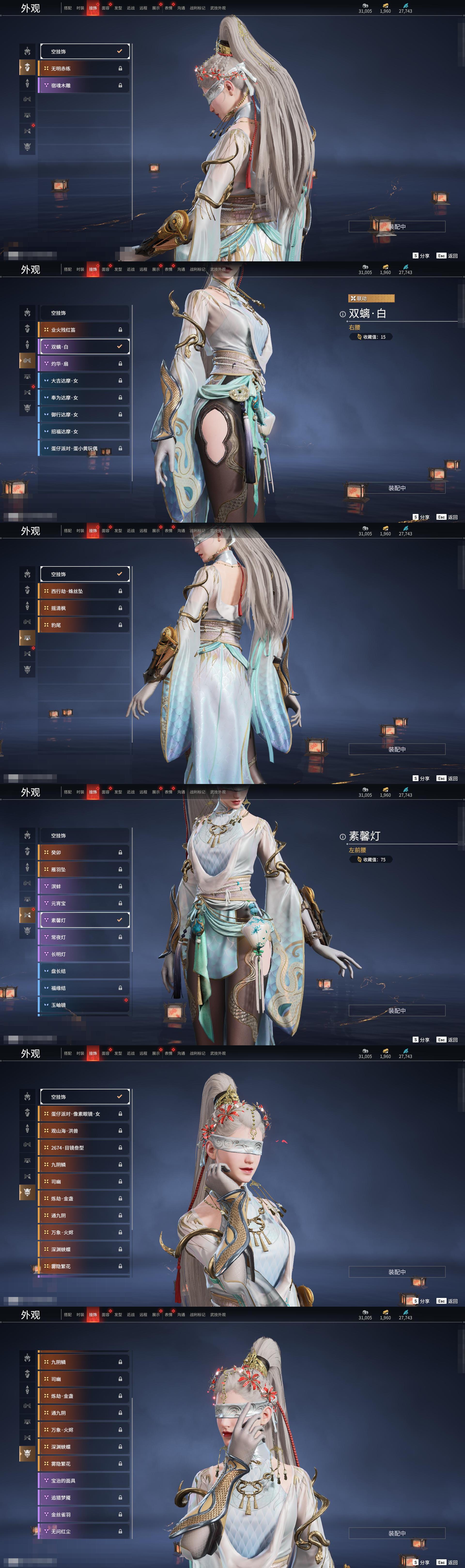Open the waist slot icon with red badge
Viewport: 465px width, 1568px height.
point(27,129)
